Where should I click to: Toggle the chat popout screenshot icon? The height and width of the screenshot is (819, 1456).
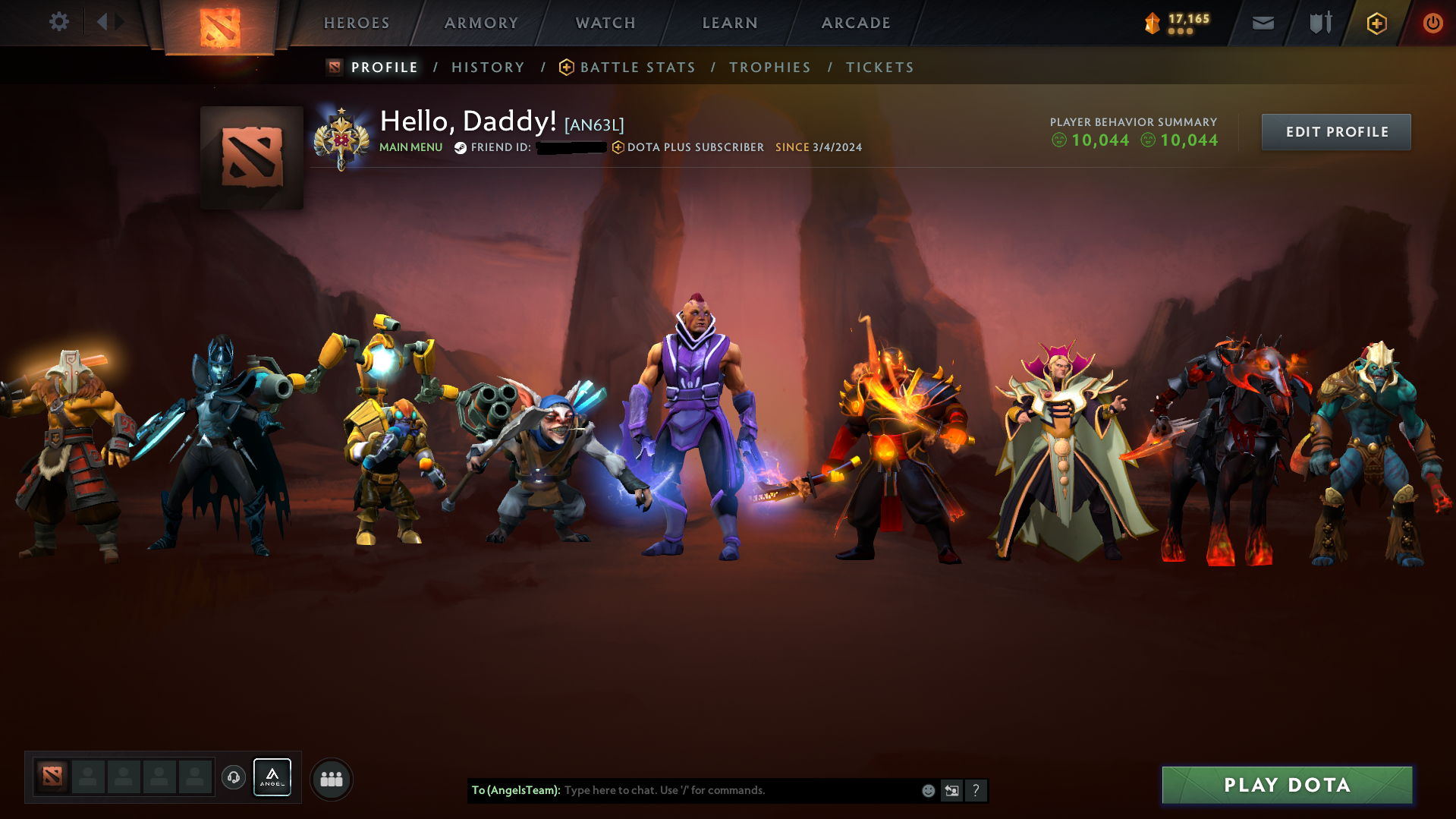pos(952,790)
